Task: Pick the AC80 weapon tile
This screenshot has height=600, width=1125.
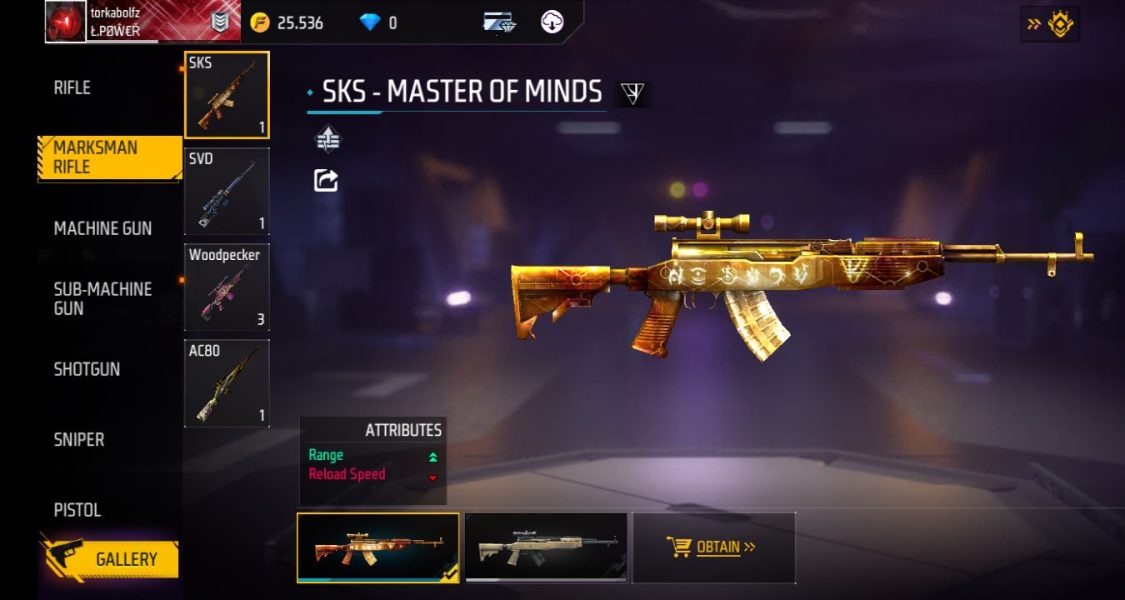Action: 227,383
